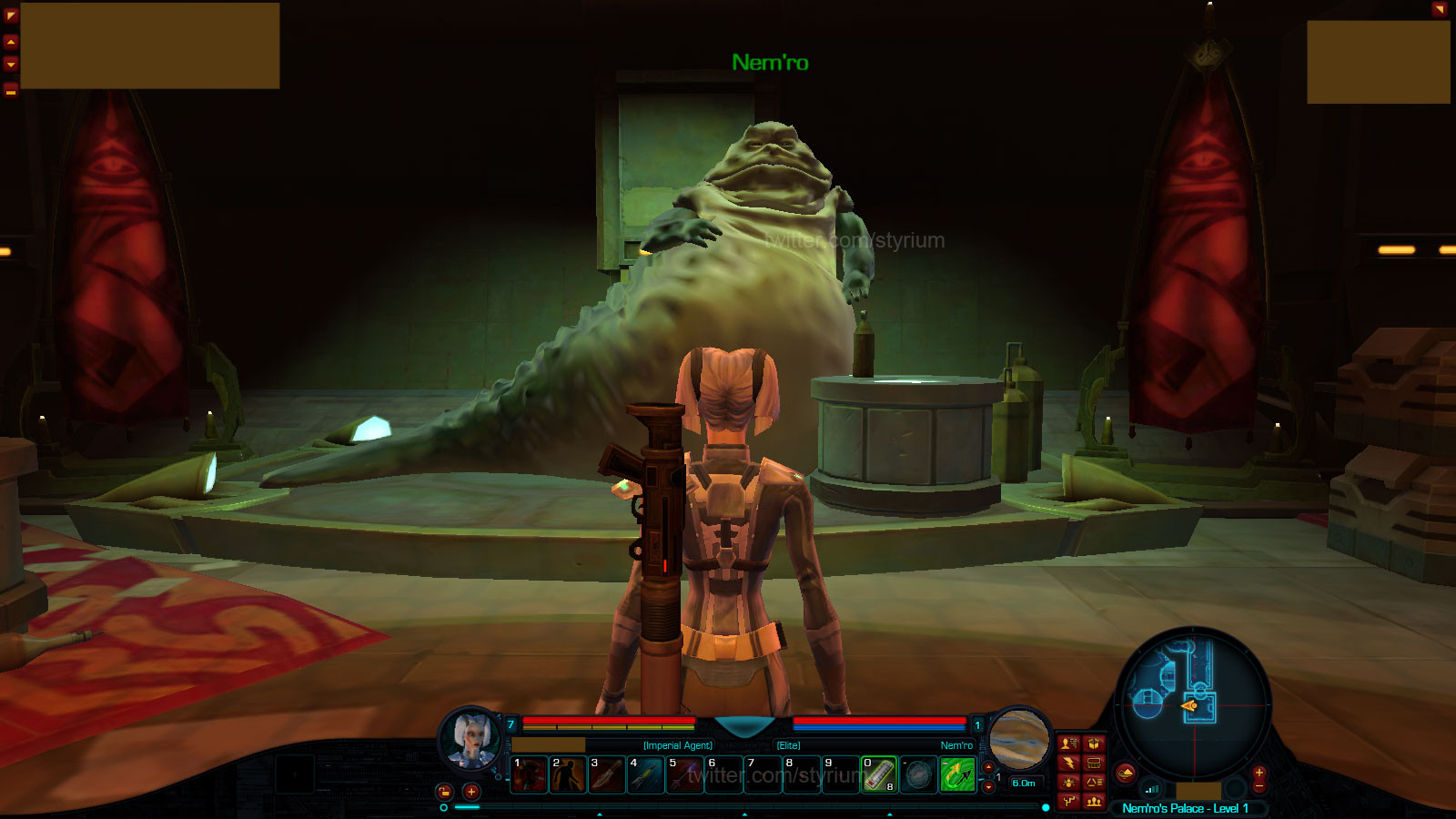Use the medpac item in slot 0

879,775
